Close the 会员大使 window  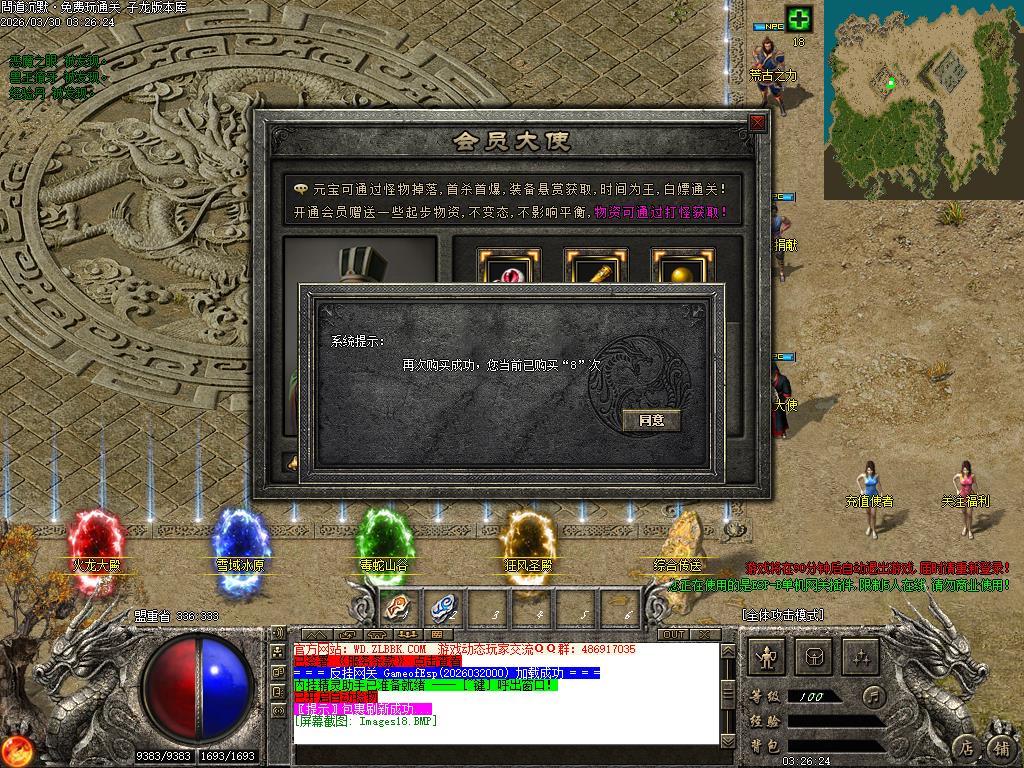(757, 123)
